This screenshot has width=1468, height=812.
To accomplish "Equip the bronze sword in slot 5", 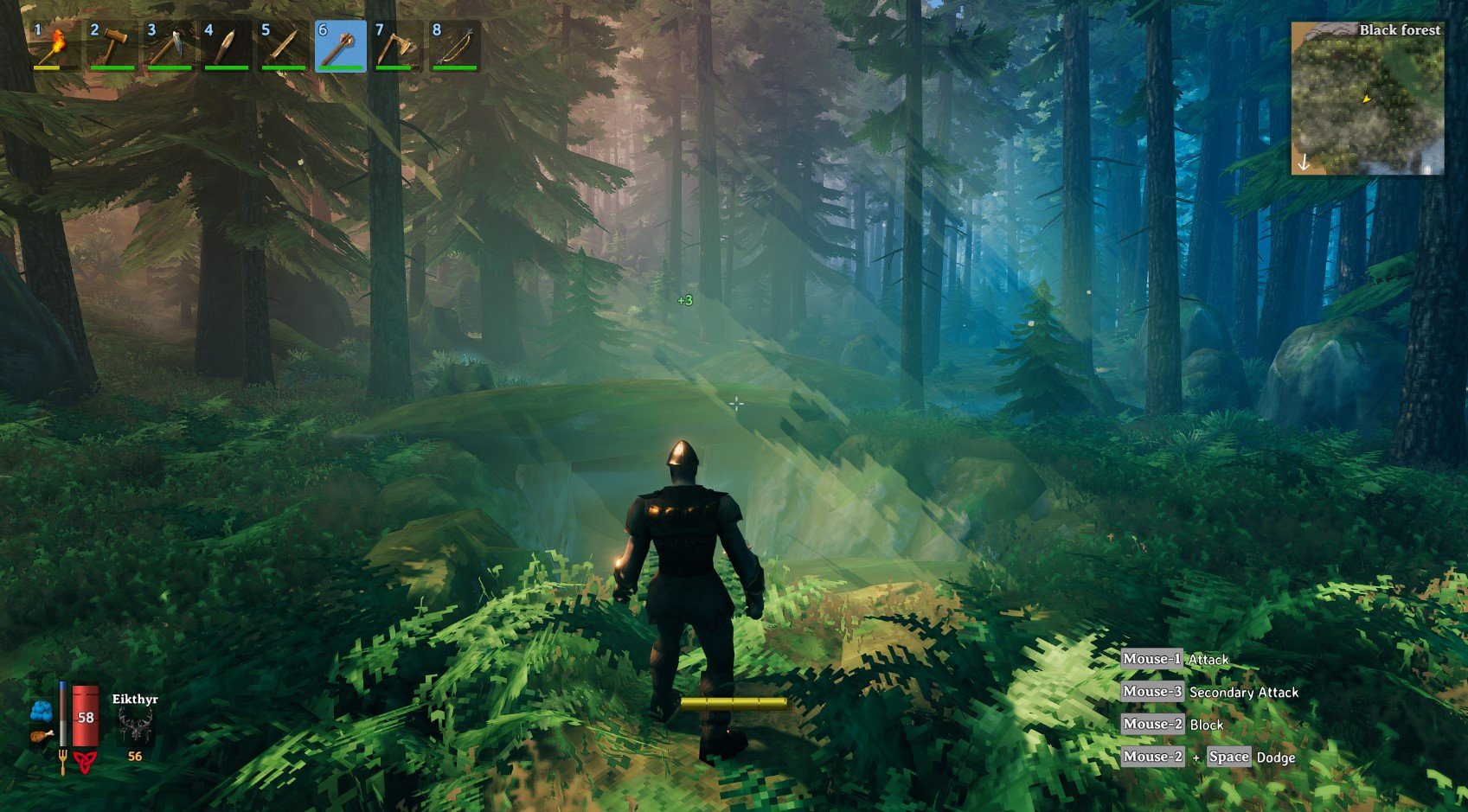I will tap(283, 47).
